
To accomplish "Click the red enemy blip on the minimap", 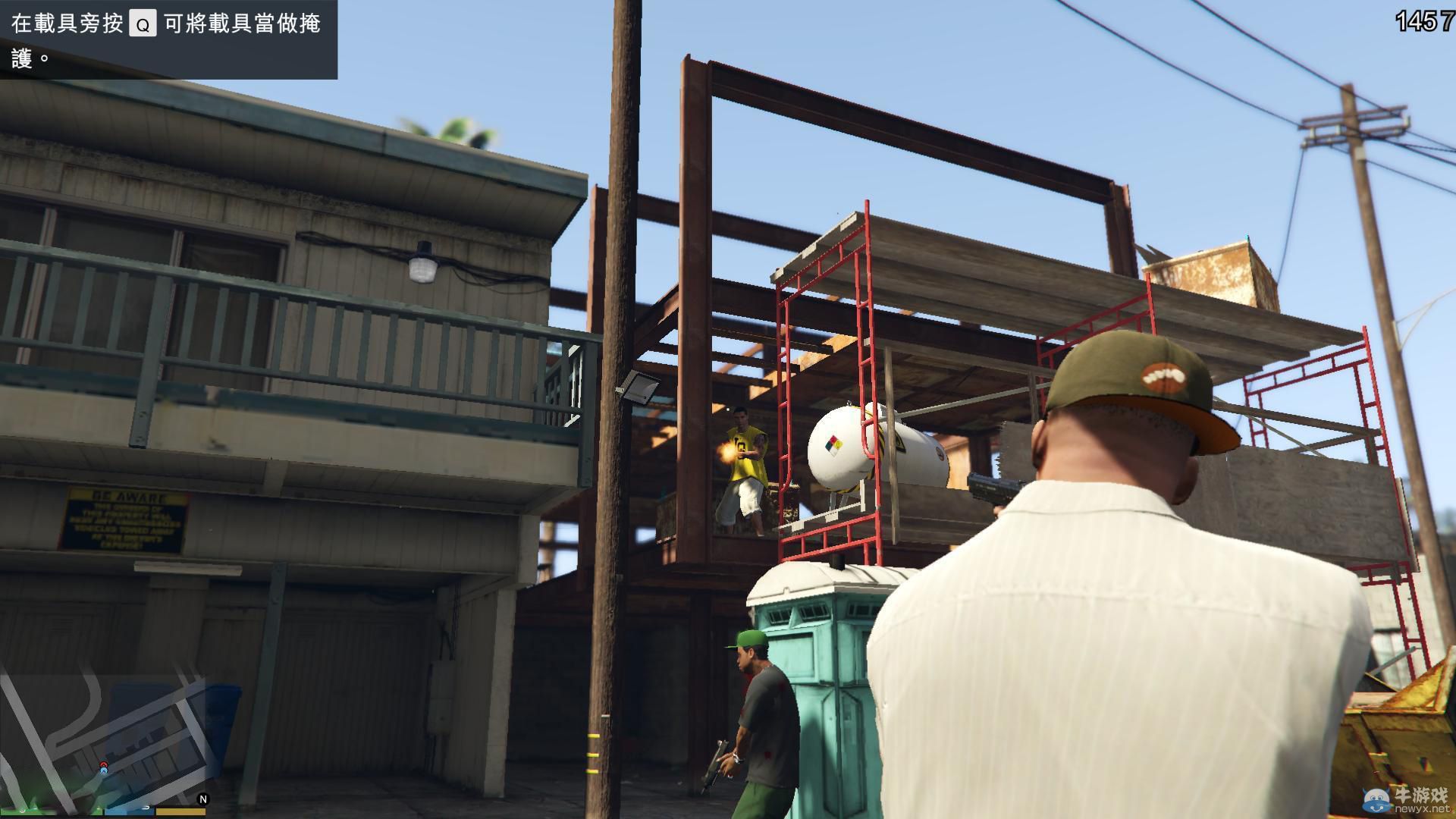I will click(x=103, y=764).
